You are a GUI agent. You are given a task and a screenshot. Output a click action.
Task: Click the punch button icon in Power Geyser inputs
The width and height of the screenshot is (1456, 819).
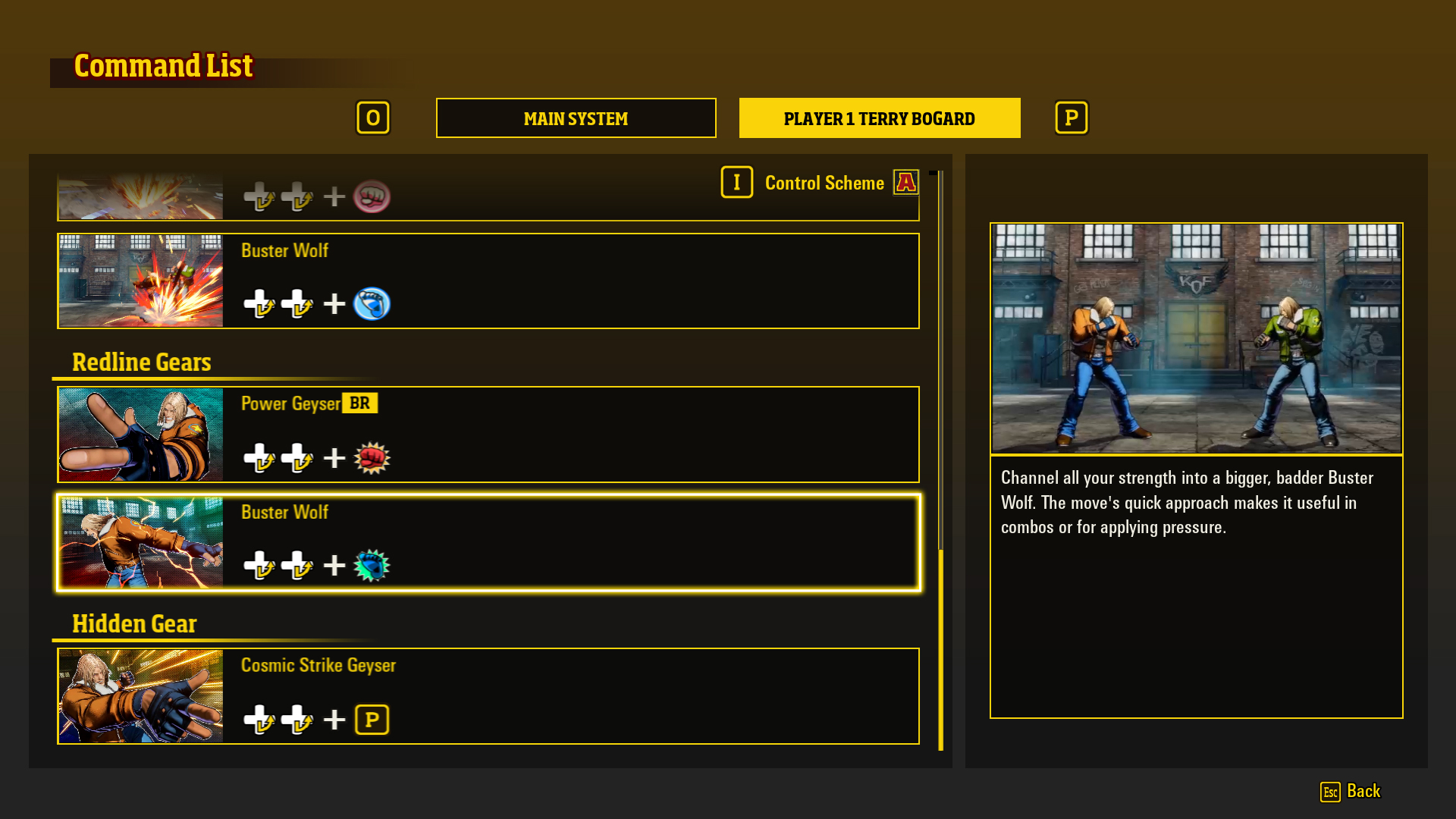tap(372, 457)
